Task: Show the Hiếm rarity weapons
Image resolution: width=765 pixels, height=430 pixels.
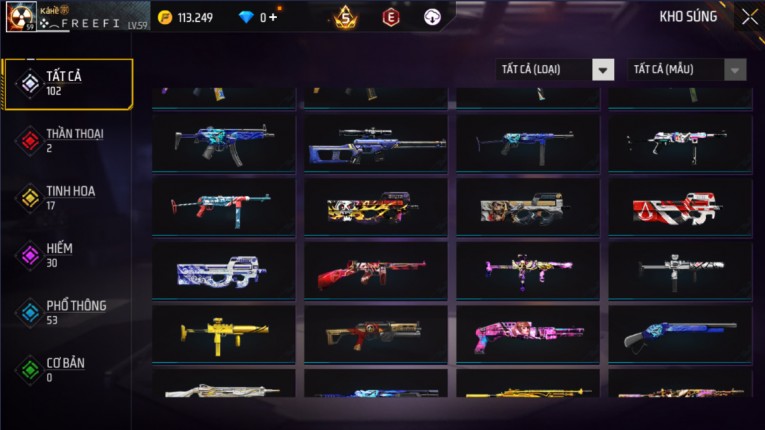Action: coord(68,254)
